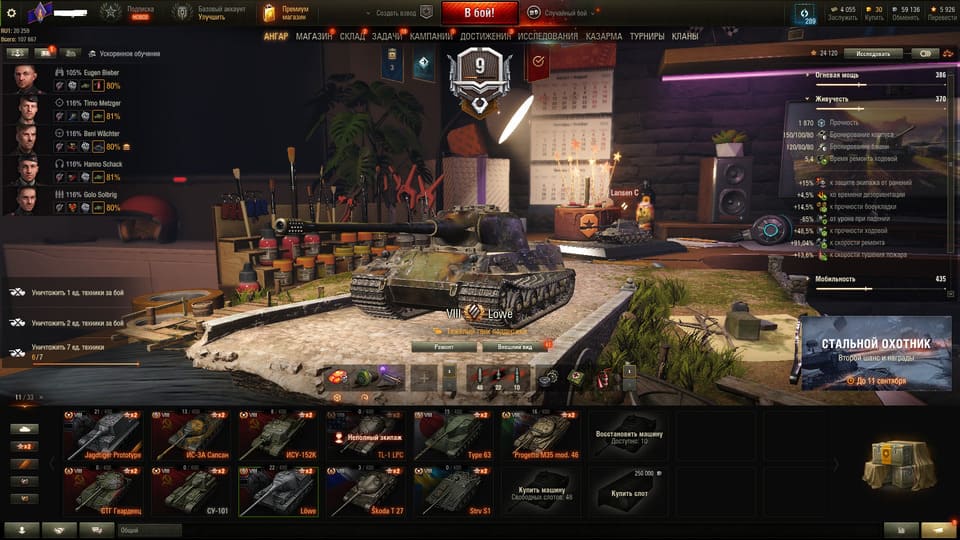The height and width of the screenshot is (540, 960).
Task: Open Внешний вид customization
Action: [513, 346]
